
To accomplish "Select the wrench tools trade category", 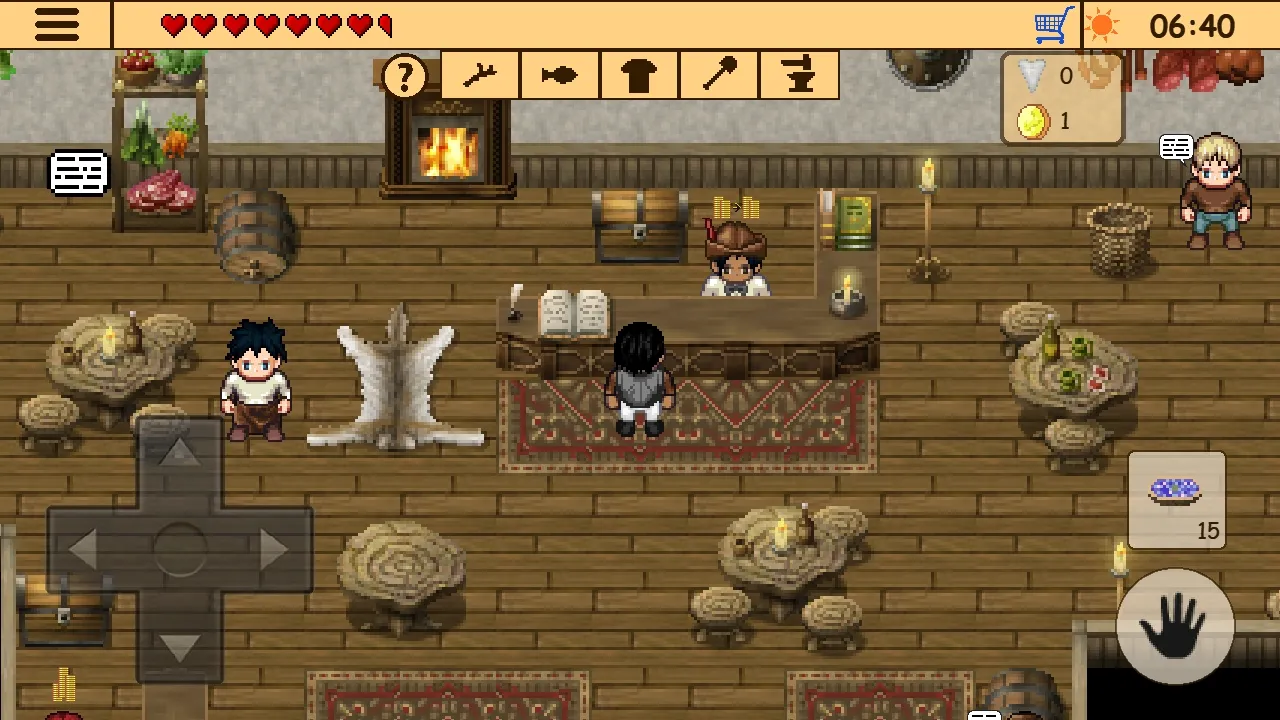I will (x=479, y=75).
